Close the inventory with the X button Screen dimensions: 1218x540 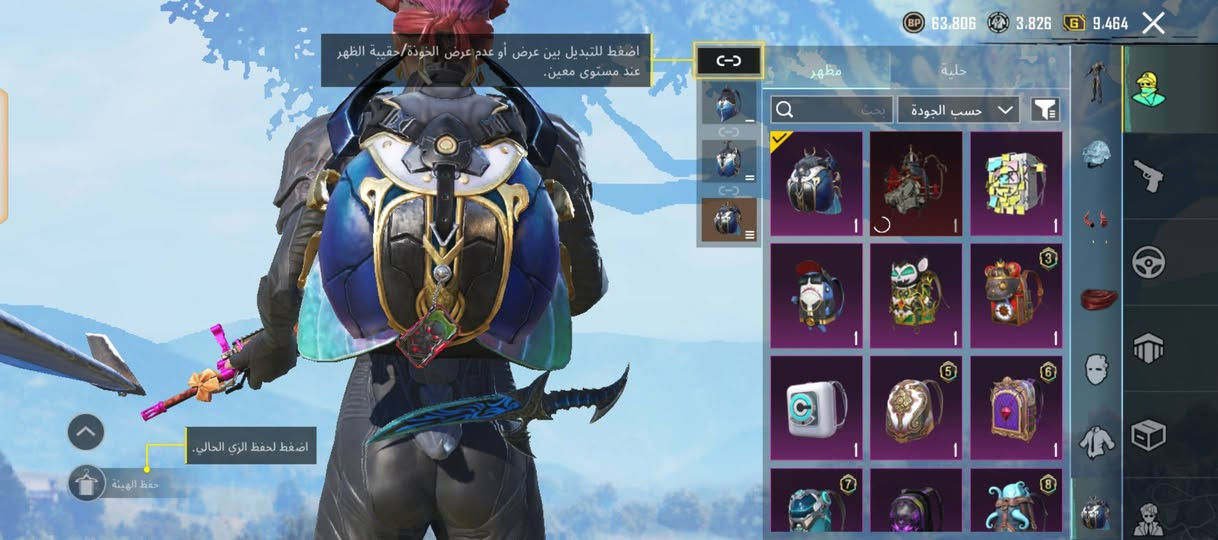tap(1153, 23)
